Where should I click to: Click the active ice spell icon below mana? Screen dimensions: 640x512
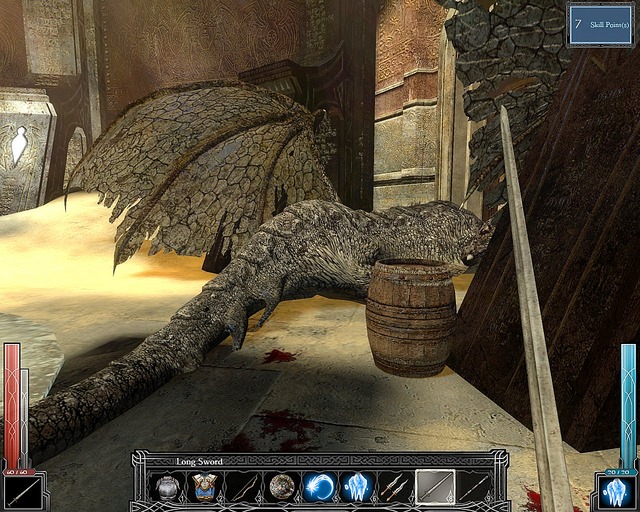point(617,493)
